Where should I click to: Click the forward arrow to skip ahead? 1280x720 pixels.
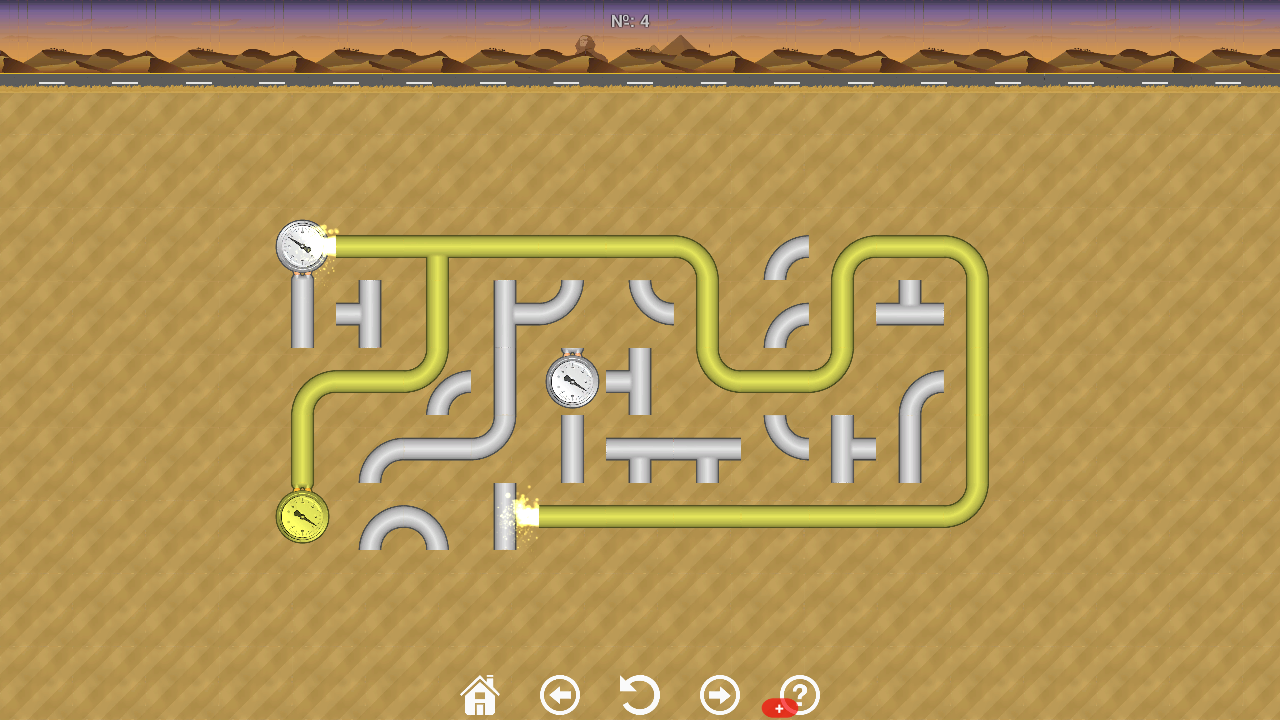pyautogui.click(x=720, y=693)
